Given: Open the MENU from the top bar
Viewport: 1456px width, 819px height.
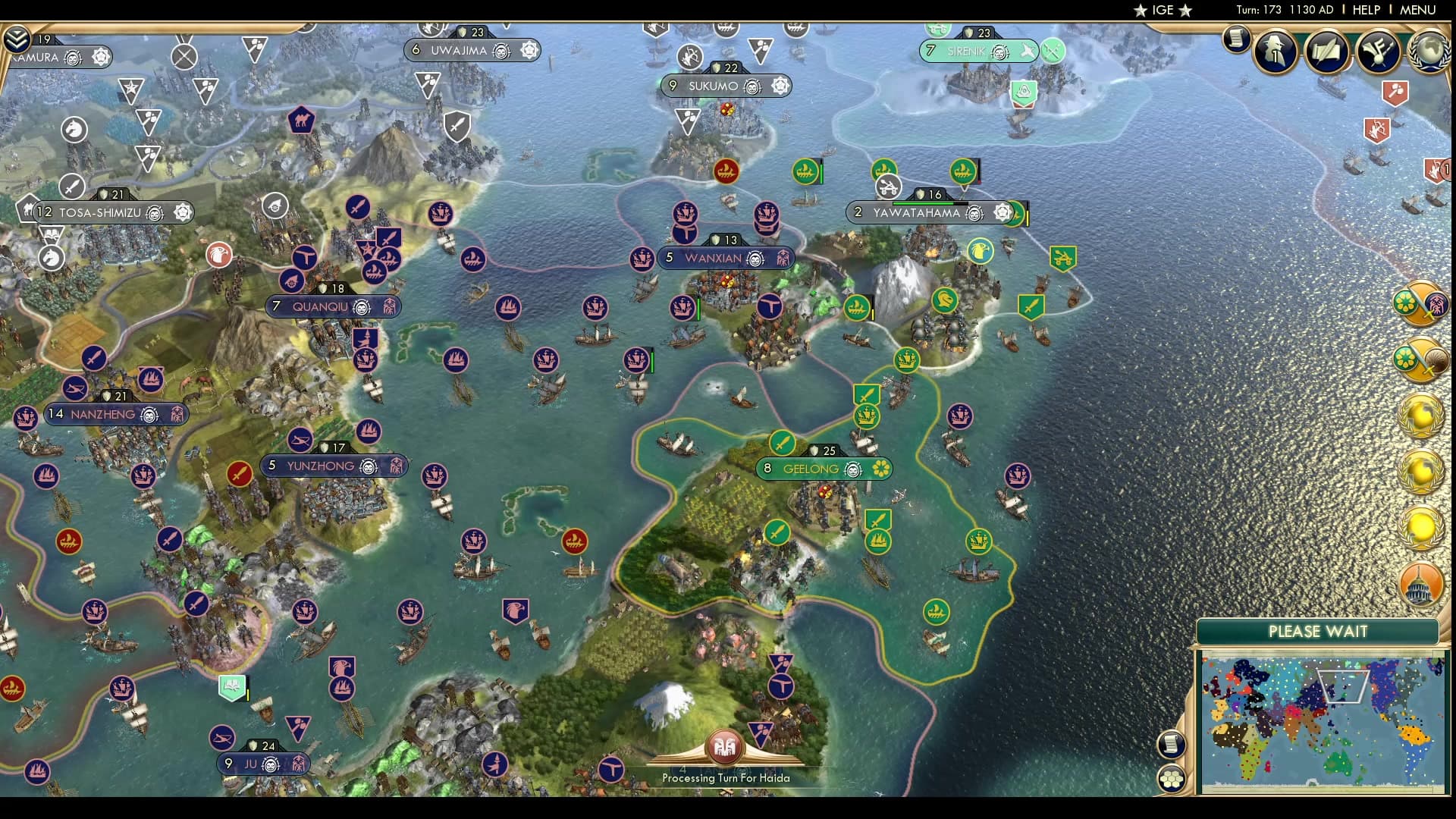Looking at the screenshot, I should pyautogui.click(x=1417, y=11).
